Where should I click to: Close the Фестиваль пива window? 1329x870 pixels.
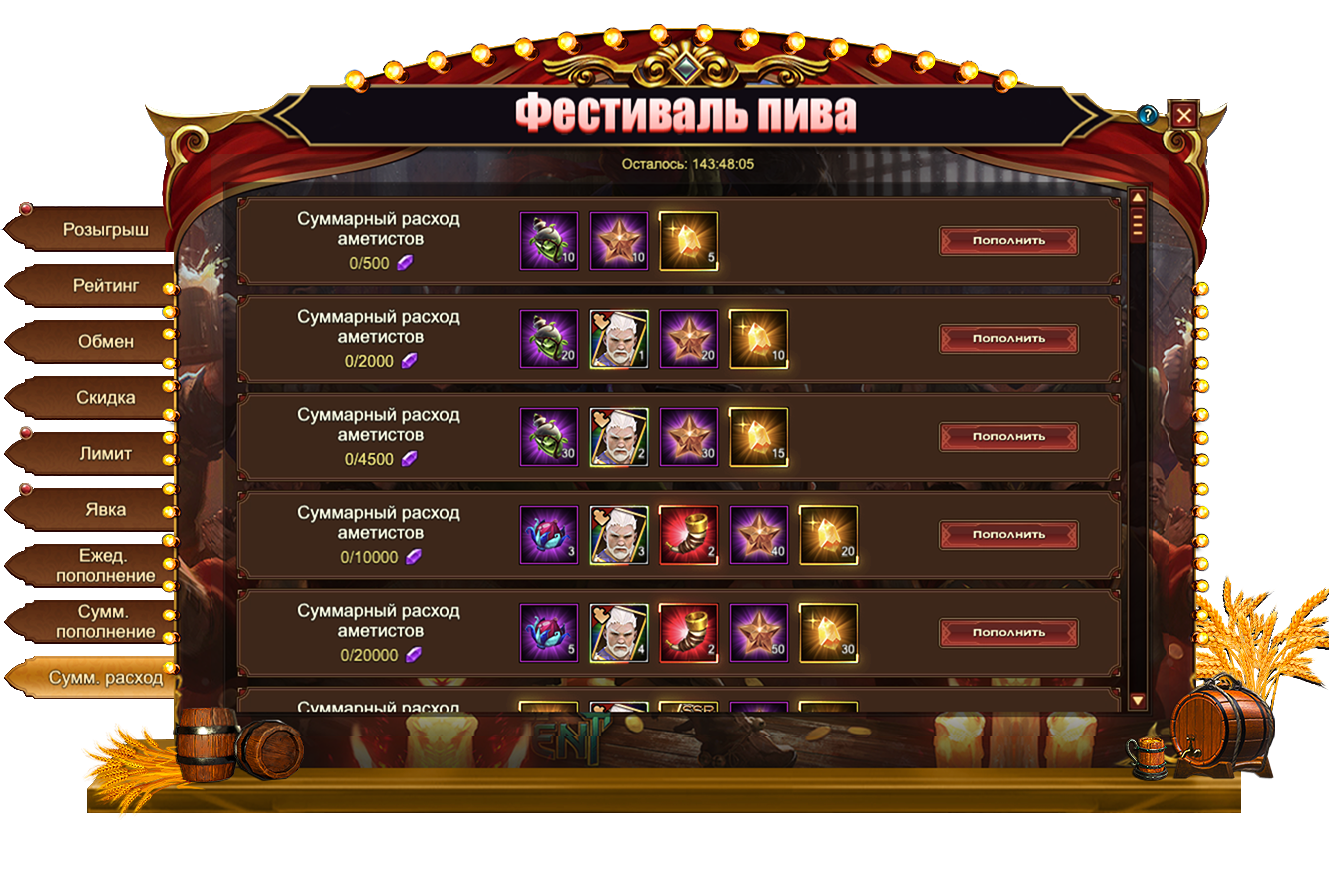coord(1183,115)
